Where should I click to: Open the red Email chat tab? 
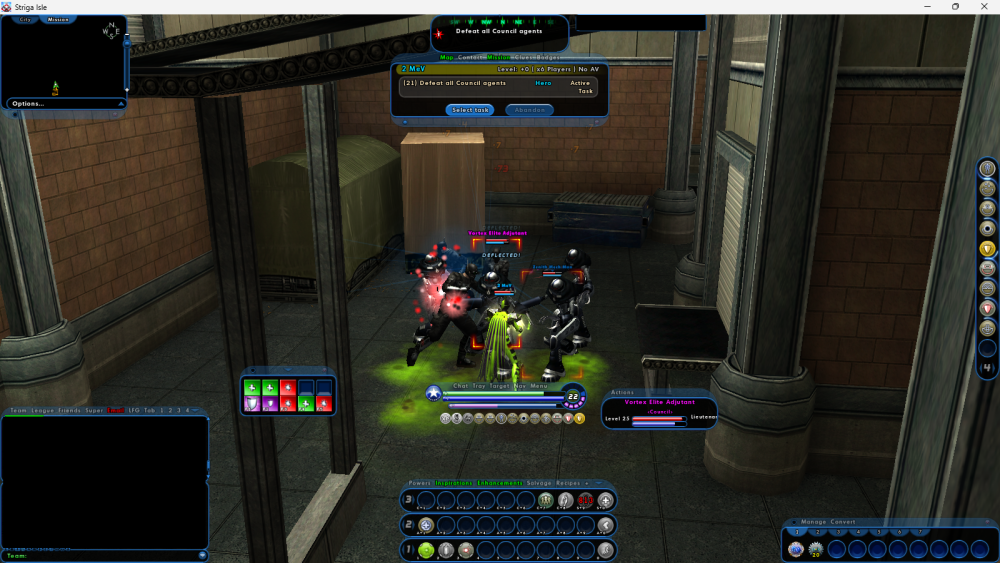[x=116, y=410]
